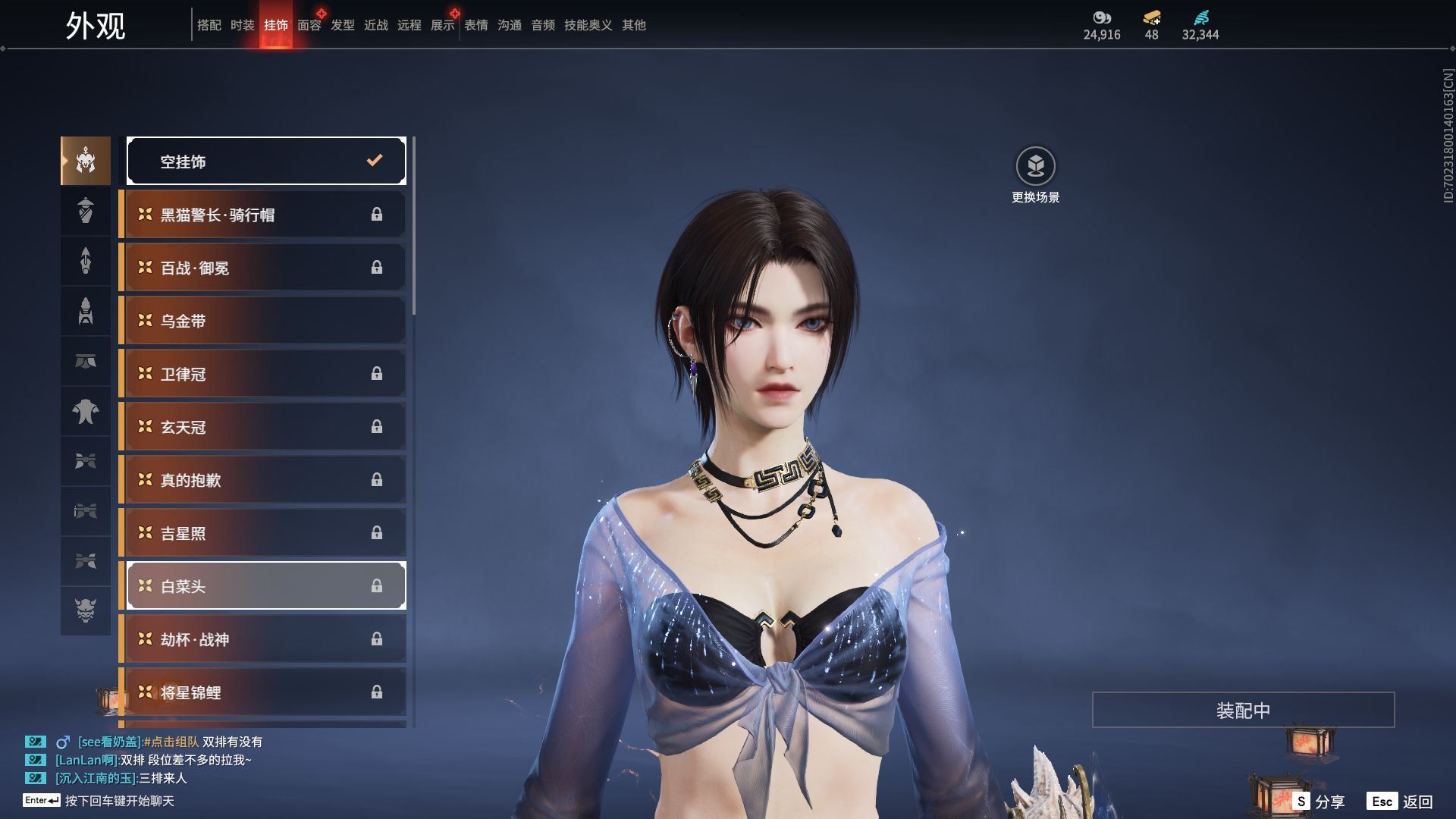The height and width of the screenshot is (819, 1456).
Task: Open the 技能奥义 tab
Action: pos(588,25)
